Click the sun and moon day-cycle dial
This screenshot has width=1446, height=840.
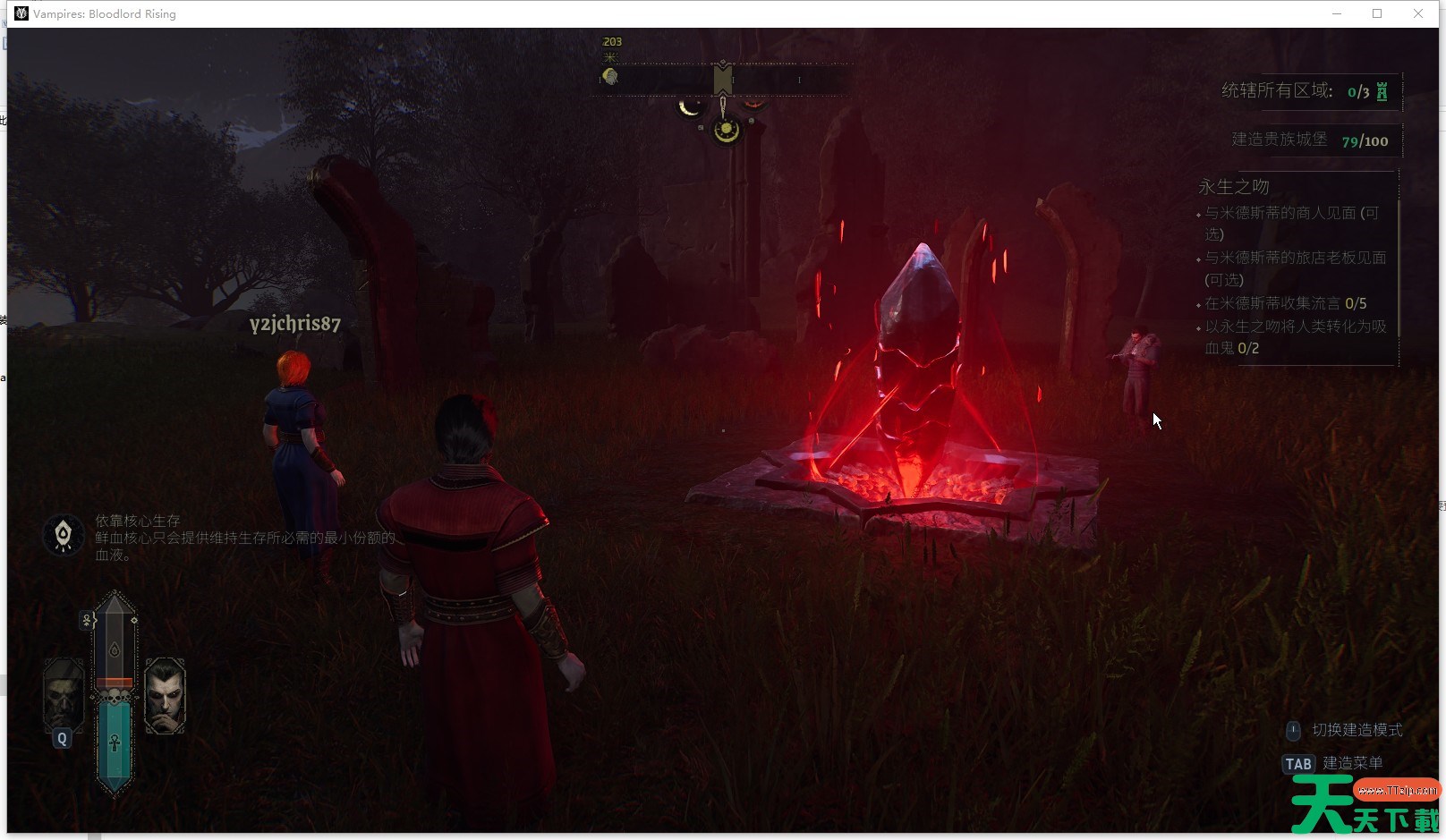click(x=726, y=131)
